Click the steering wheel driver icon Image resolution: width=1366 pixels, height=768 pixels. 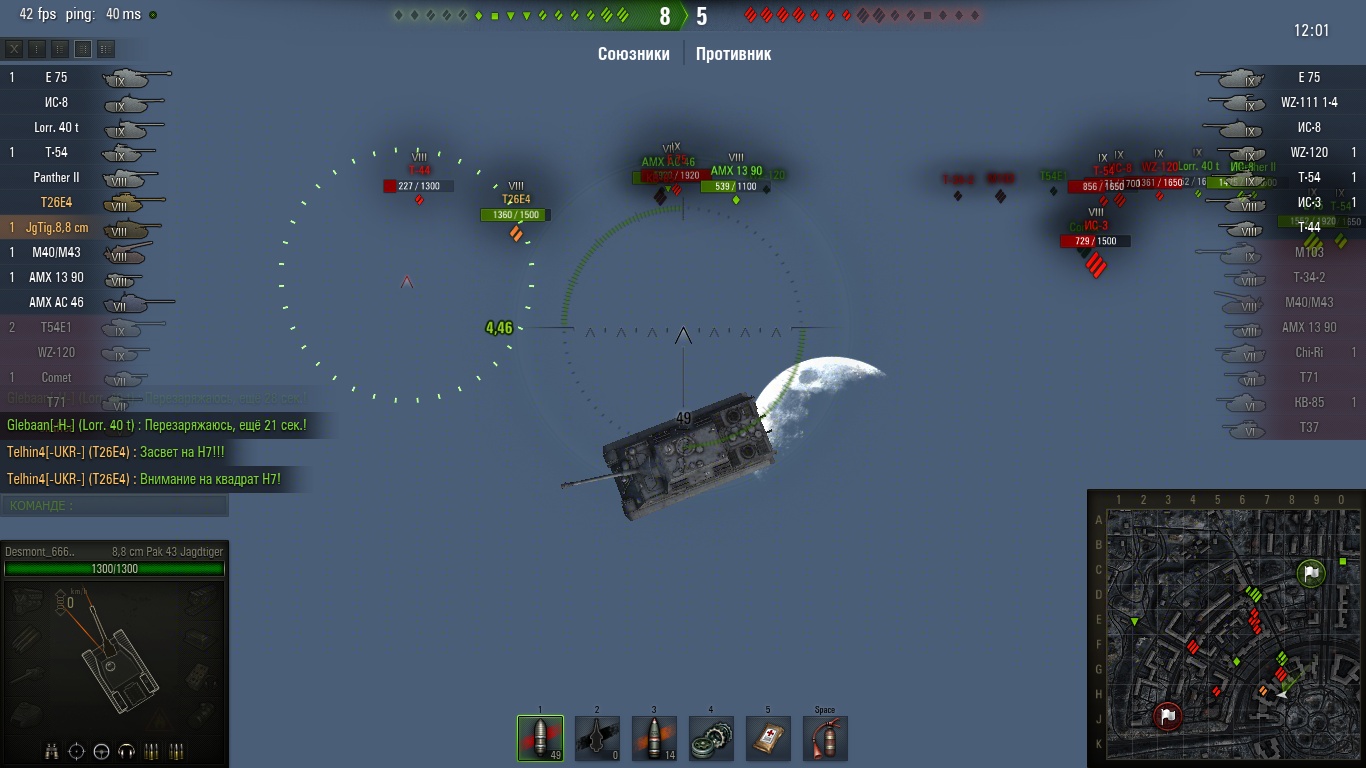101,752
